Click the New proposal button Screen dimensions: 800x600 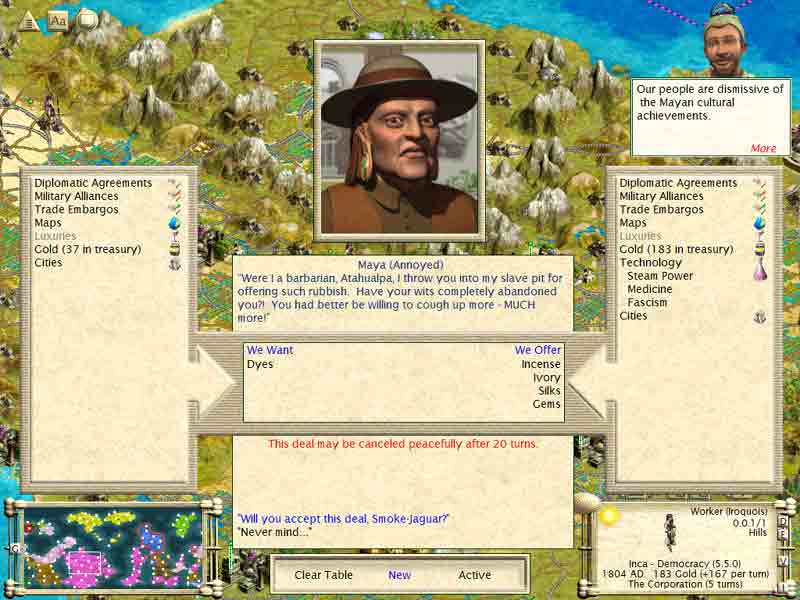400,575
